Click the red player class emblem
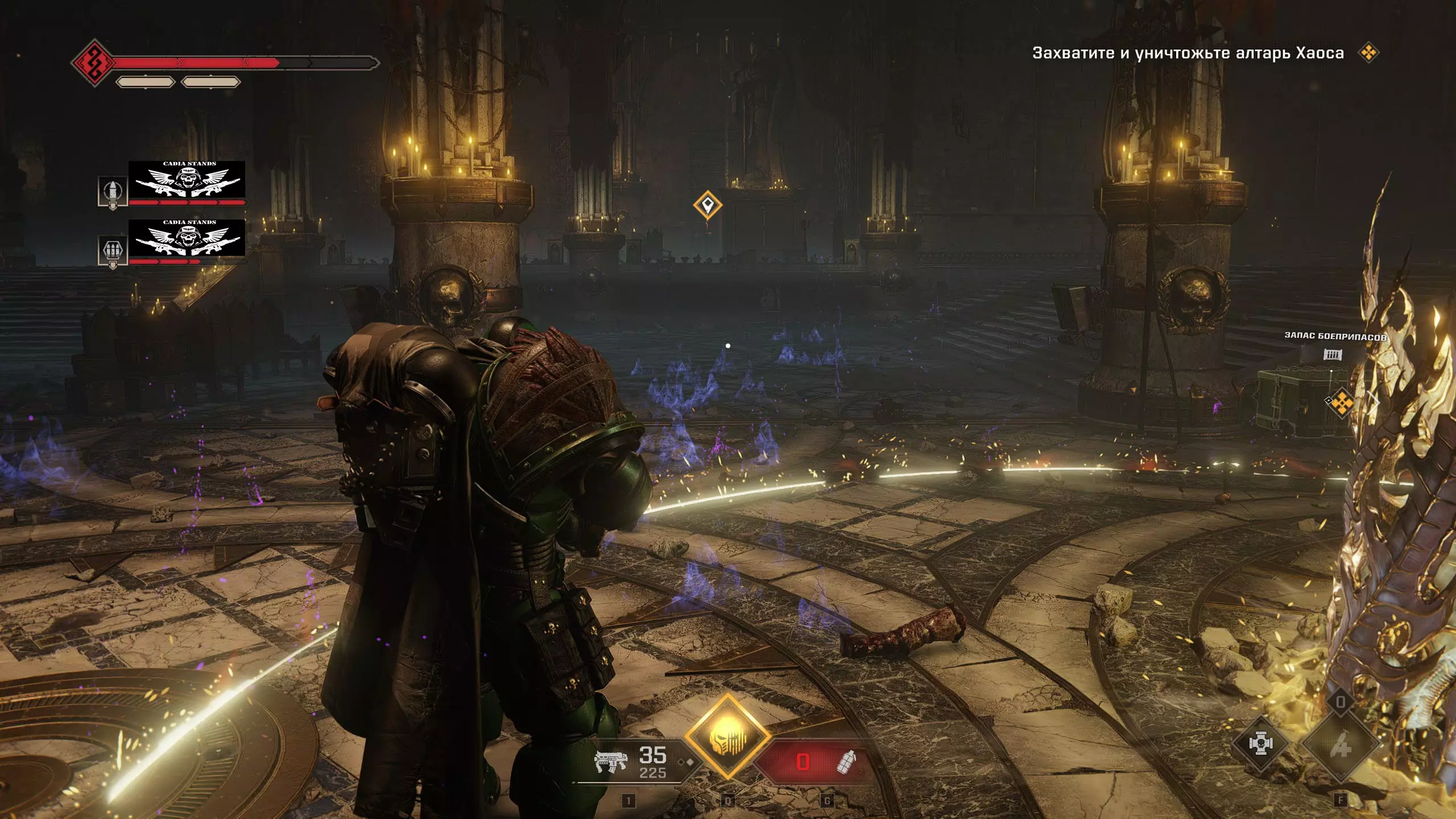Screen dimensions: 1456x819 (93, 63)
